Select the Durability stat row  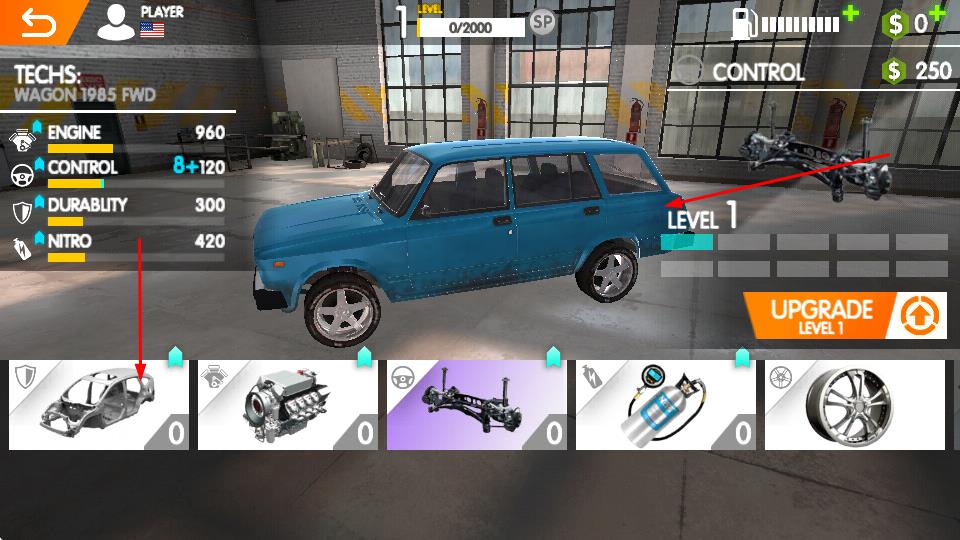click(120, 209)
